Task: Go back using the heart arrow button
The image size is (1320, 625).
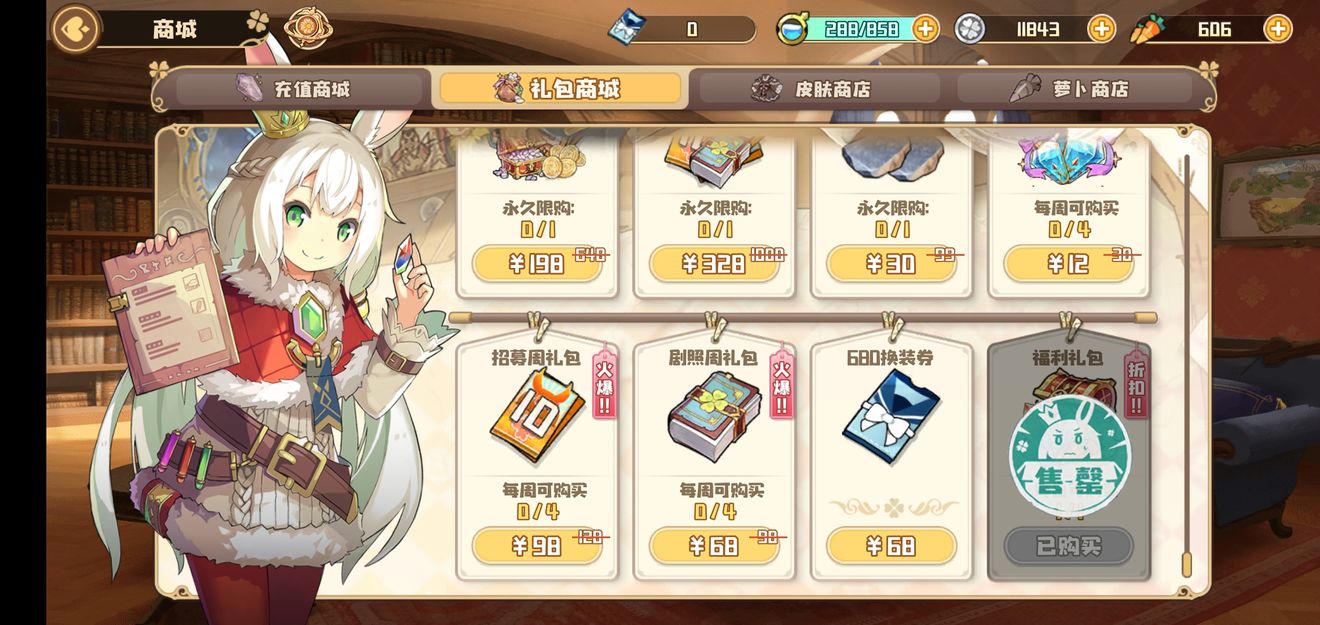Action: coord(76,29)
